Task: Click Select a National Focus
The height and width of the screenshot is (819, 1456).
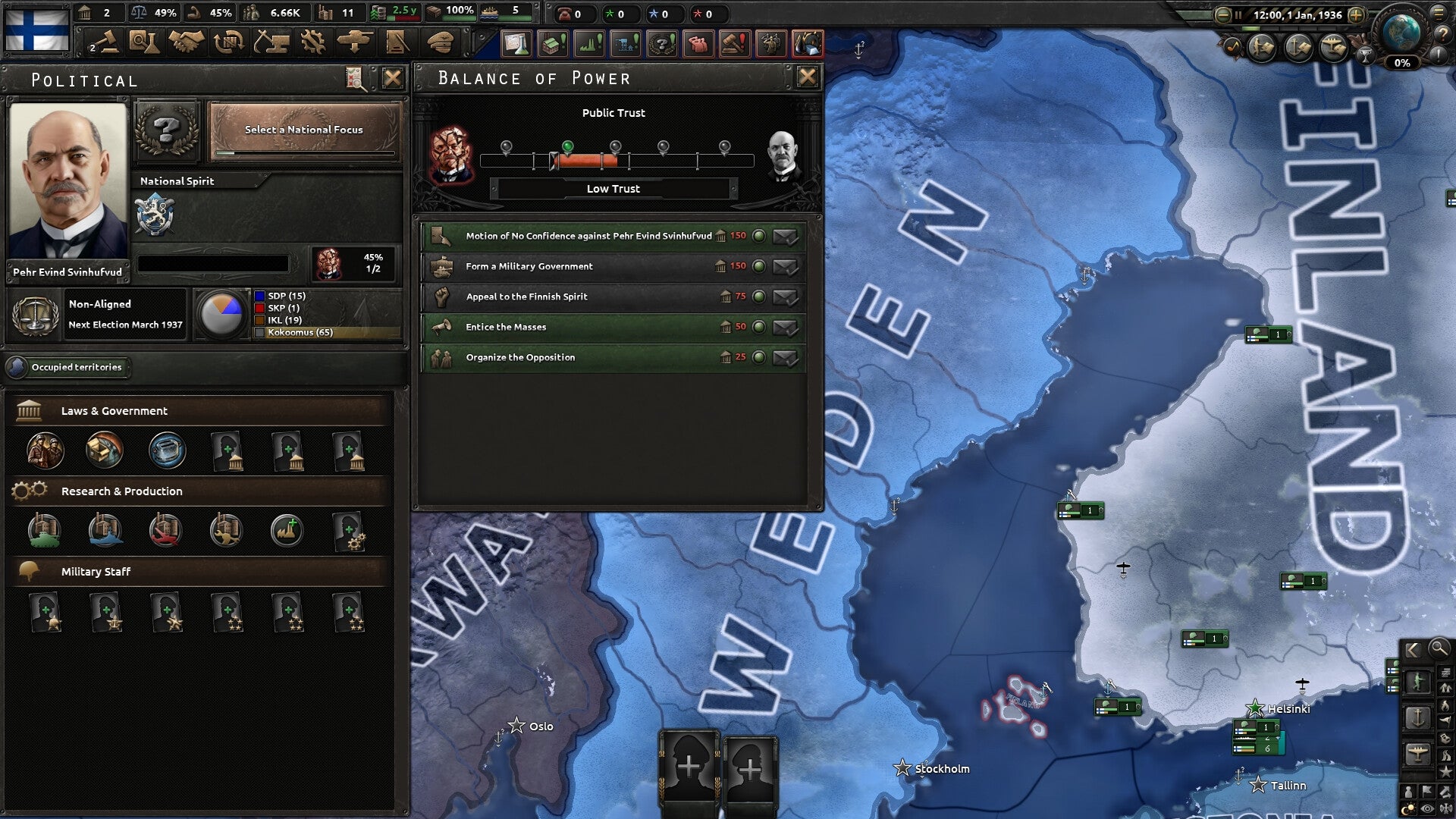Action: 303,130
